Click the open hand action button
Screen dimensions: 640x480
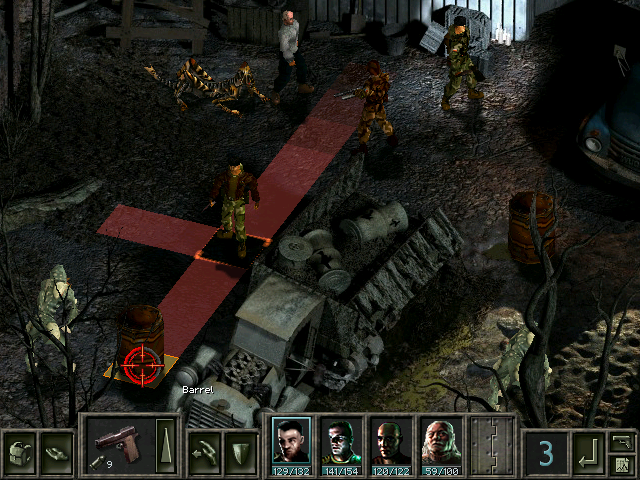[56, 450]
